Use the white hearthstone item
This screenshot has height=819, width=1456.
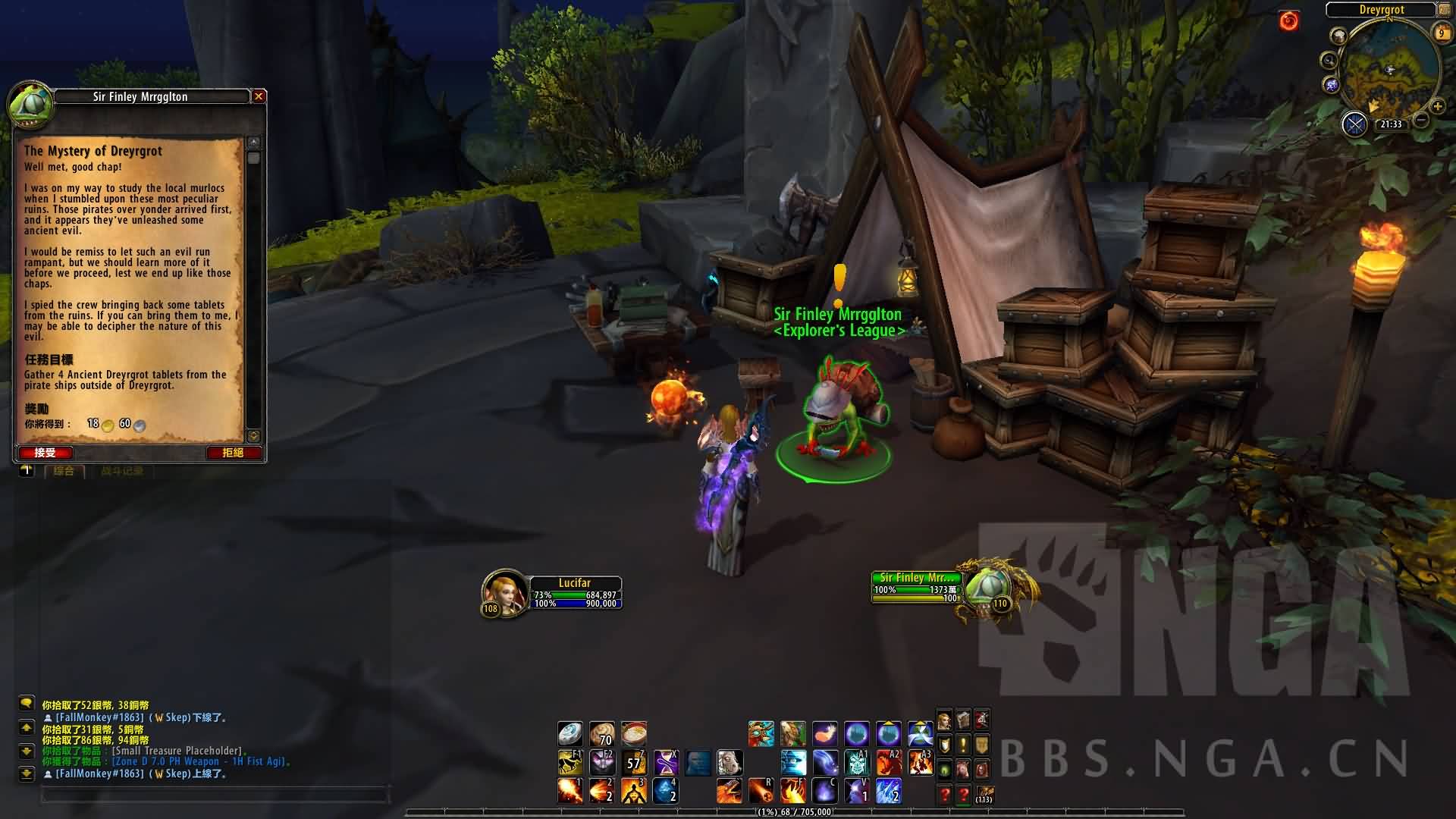click(570, 734)
